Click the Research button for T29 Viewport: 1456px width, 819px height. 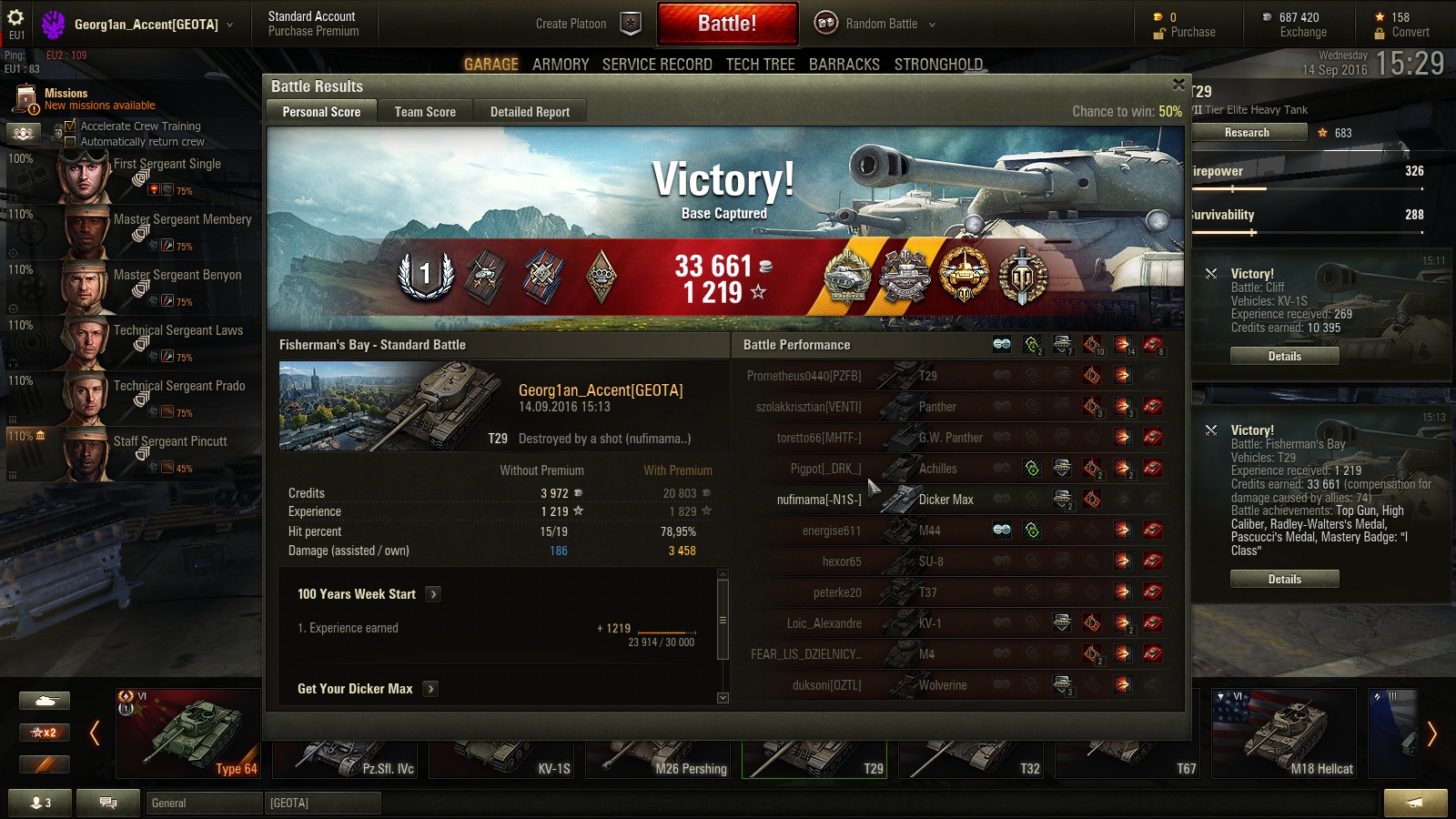[x=1247, y=133]
